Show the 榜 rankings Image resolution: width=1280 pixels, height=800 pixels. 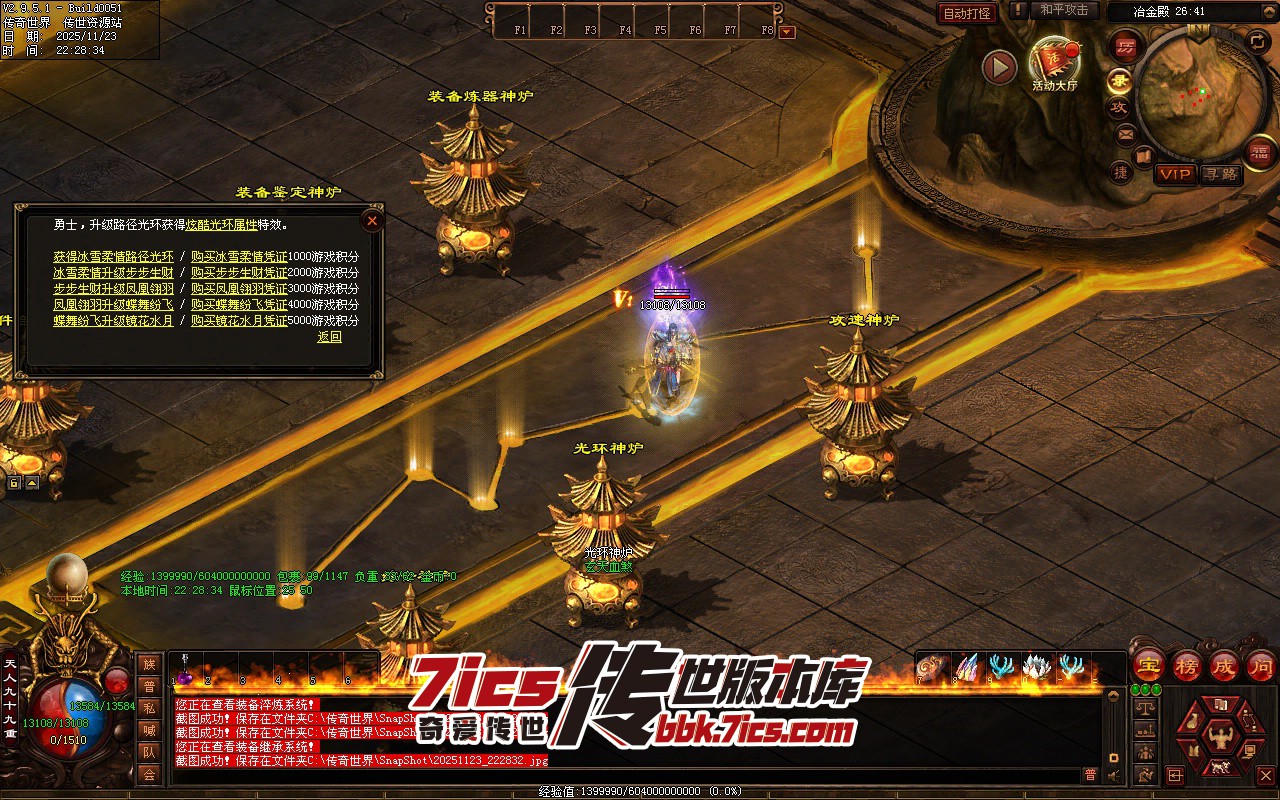(1187, 665)
